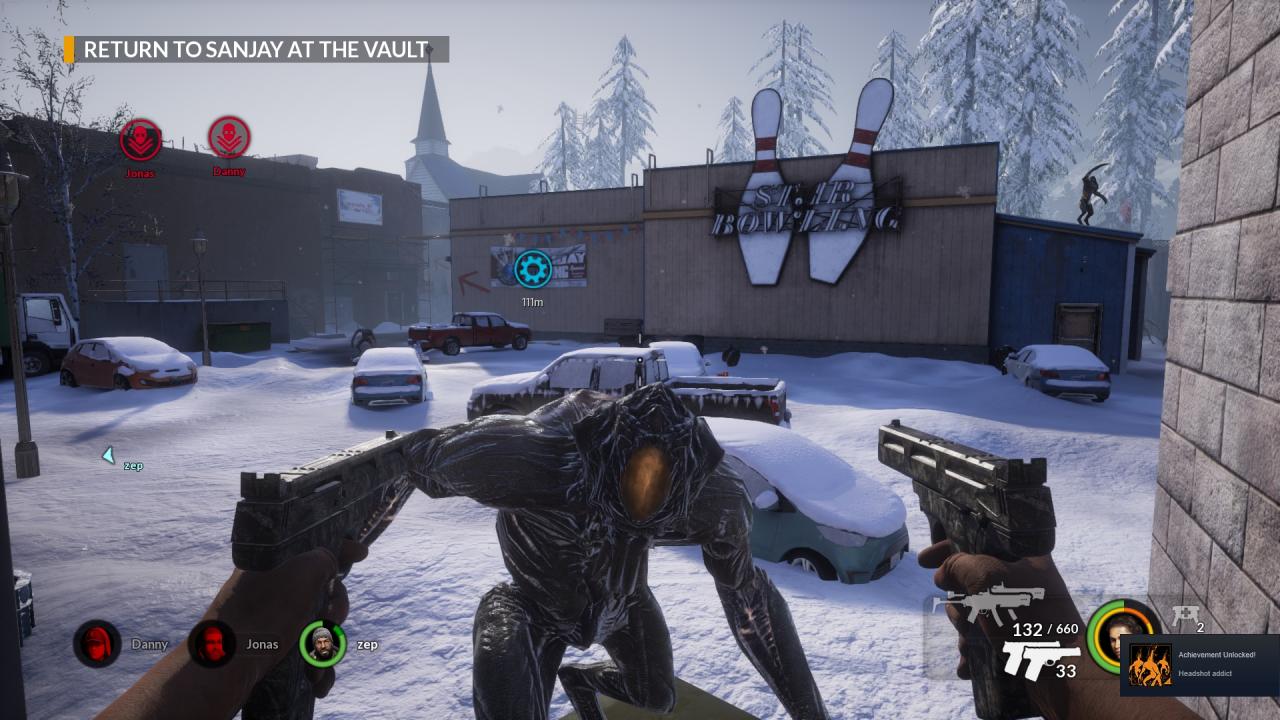This screenshot has height=720, width=1280.
Task: Open the Return to Sanjay objective tracker
Action: click(x=256, y=50)
